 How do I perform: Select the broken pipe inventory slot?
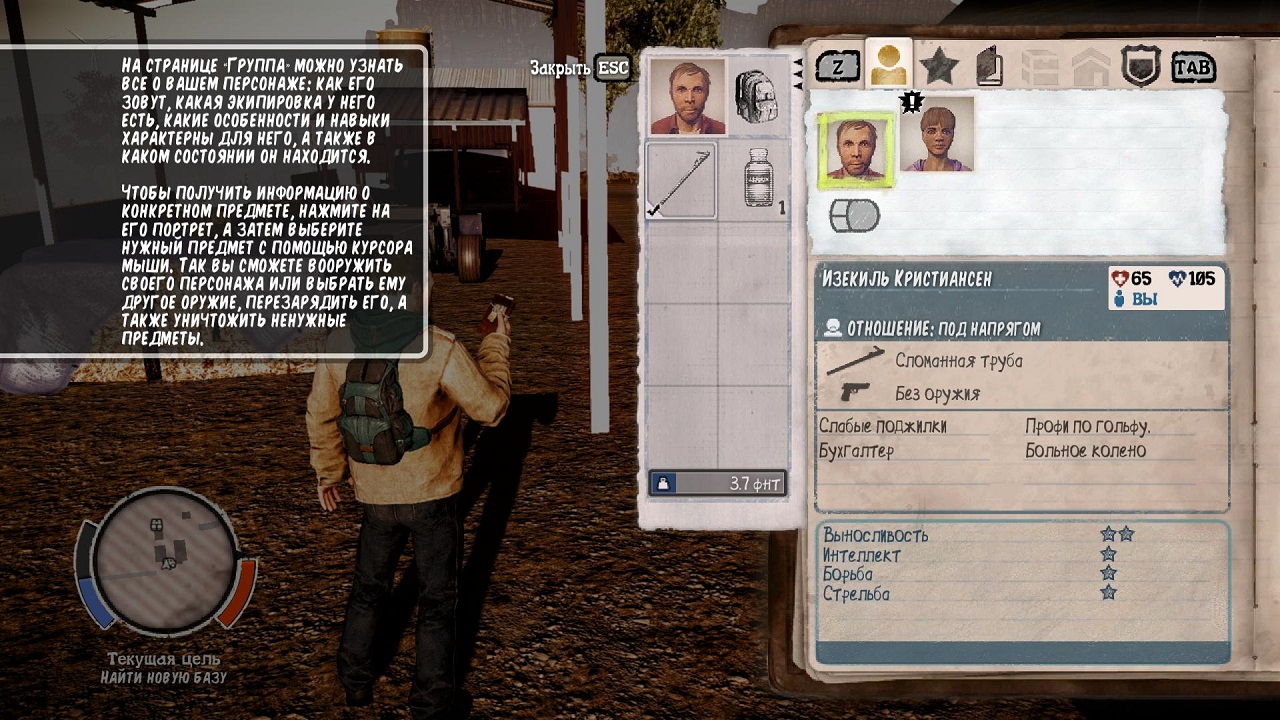[x=681, y=180]
